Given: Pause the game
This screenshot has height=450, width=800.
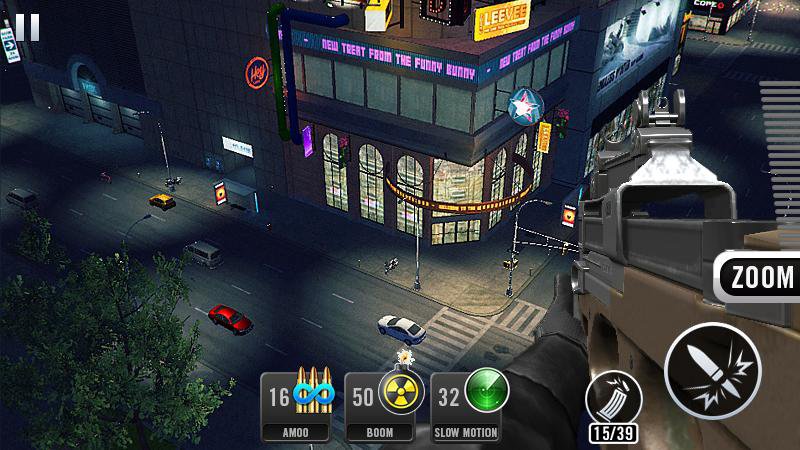Looking at the screenshot, I should (x=28, y=26).
